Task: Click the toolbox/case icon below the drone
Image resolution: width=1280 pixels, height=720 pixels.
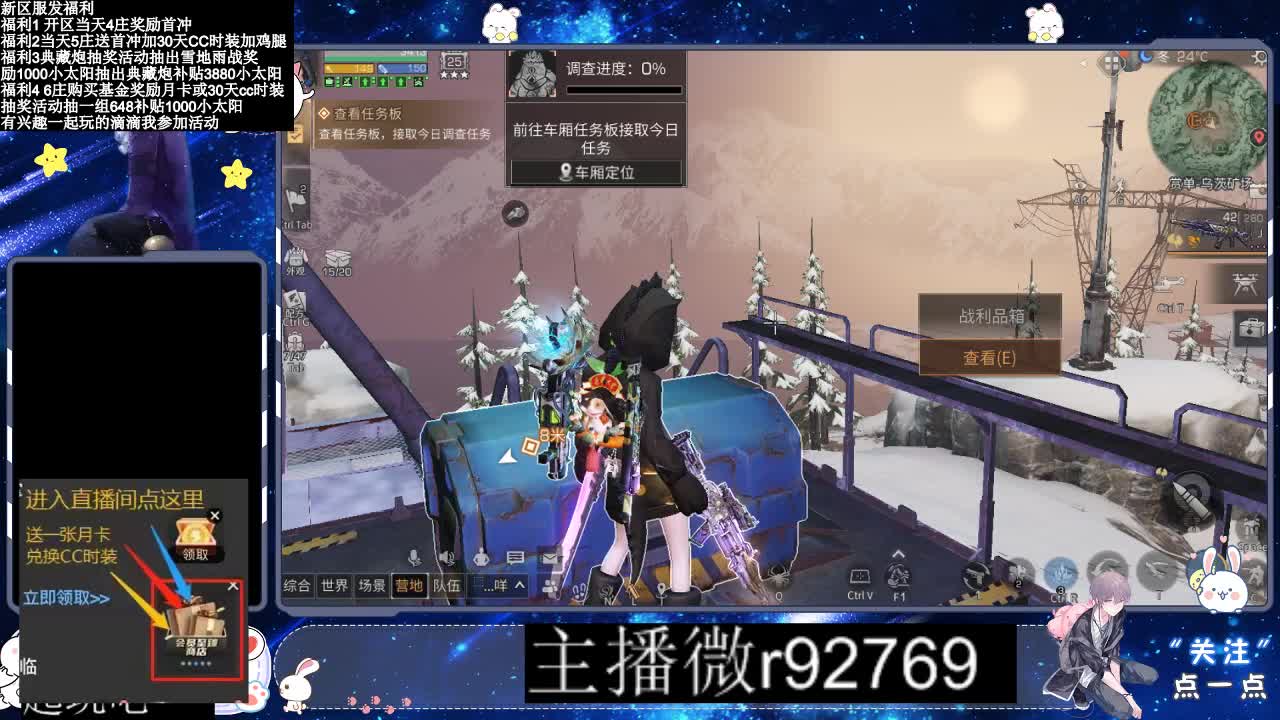Action: [x=1250, y=327]
